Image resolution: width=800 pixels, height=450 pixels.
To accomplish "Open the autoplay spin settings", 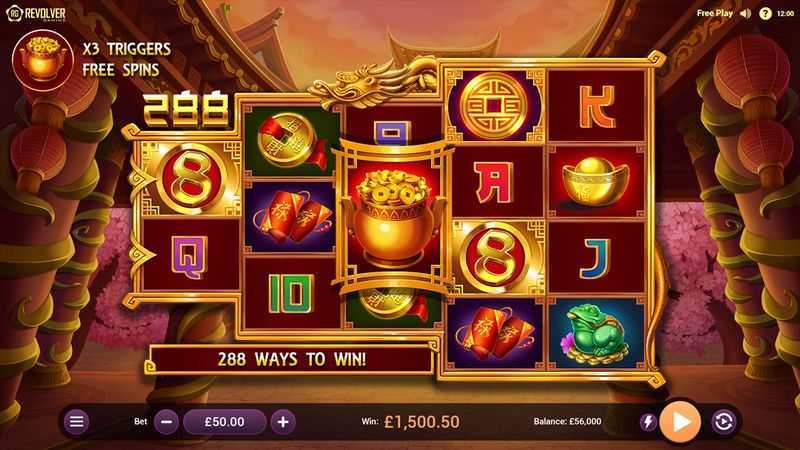I will (723, 422).
